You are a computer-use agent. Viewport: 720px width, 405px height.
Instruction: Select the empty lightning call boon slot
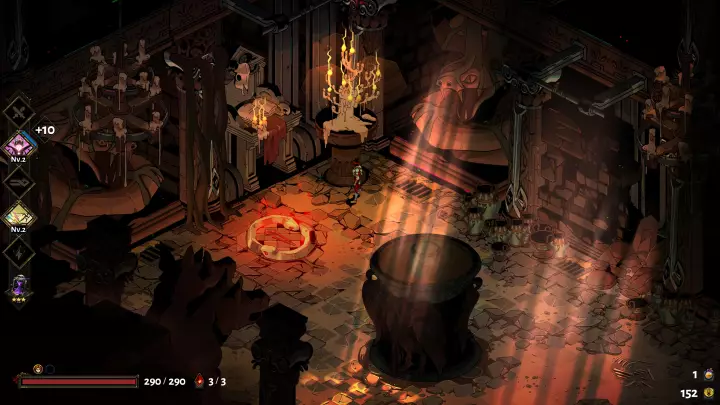point(19,252)
